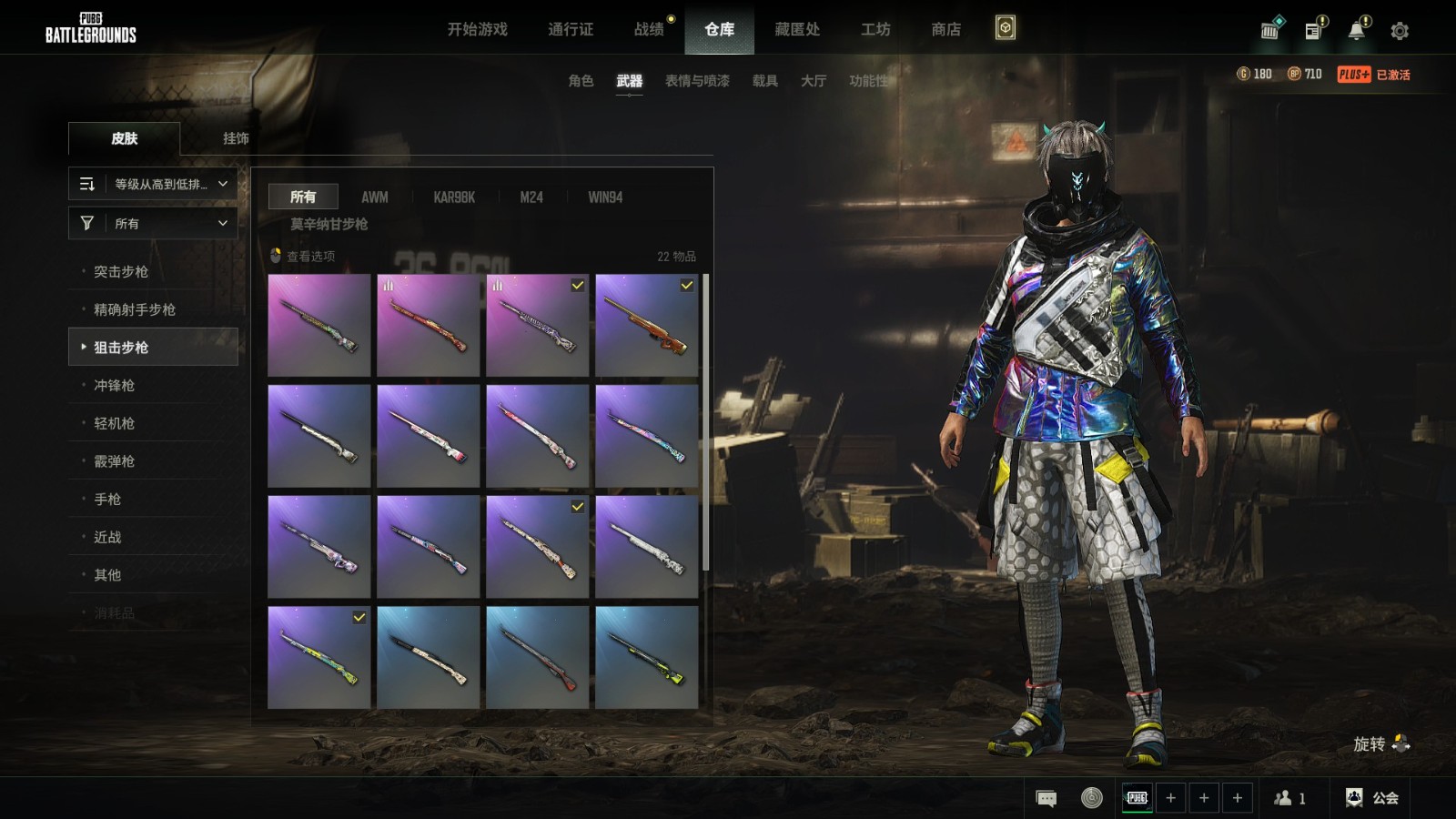Go to the 商店 store
The image size is (1456, 819).
pyautogui.click(x=945, y=29)
